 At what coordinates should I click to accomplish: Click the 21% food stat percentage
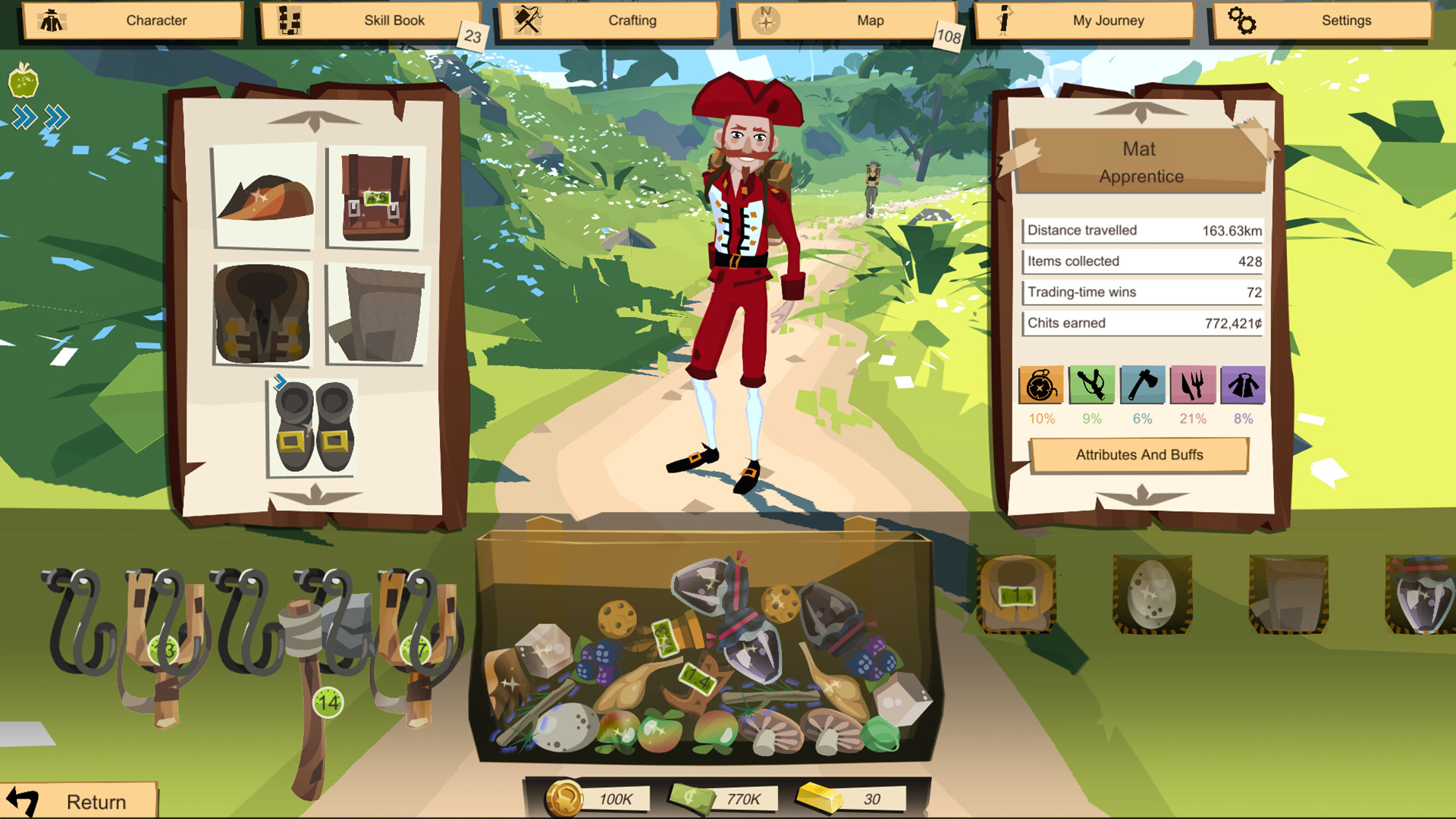(x=1194, y=417)
